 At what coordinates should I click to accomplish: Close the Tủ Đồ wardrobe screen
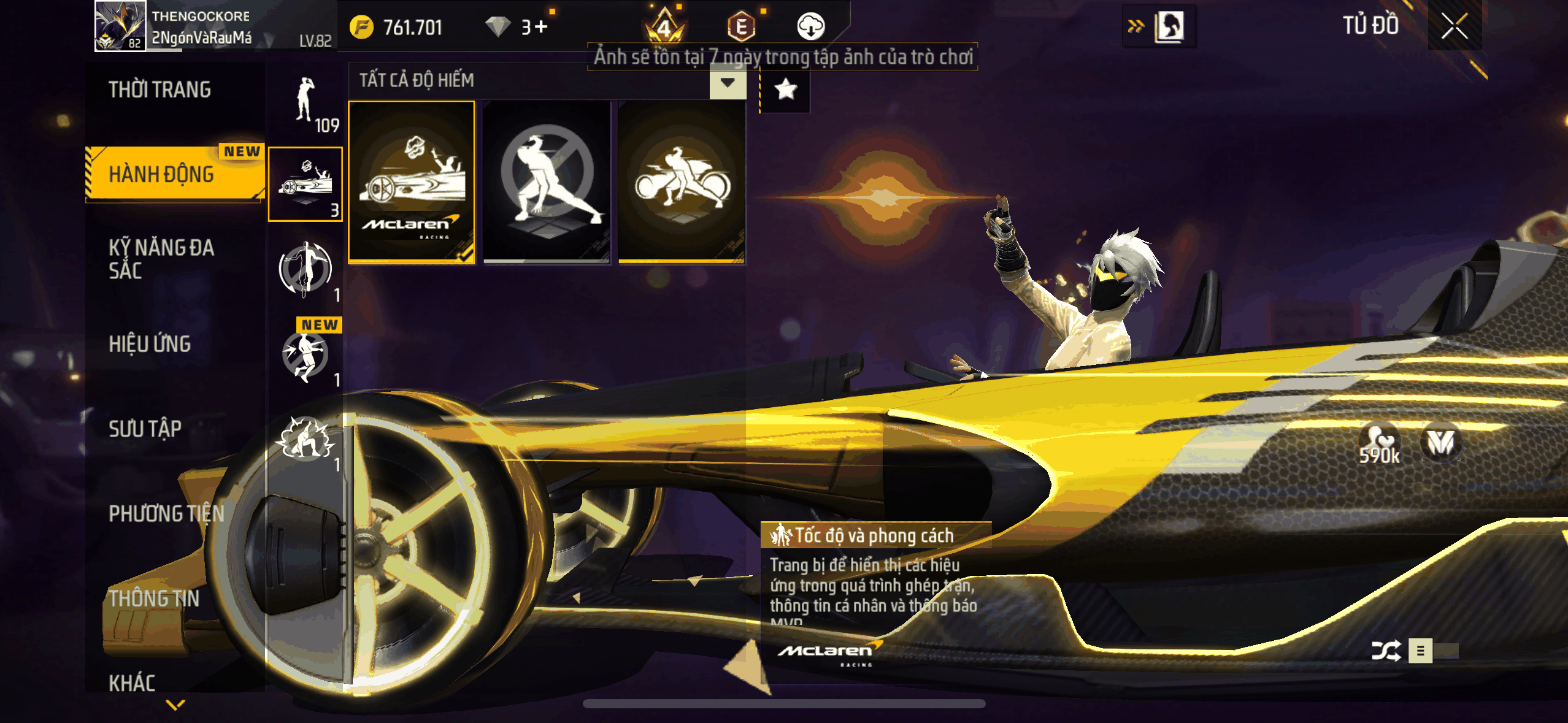pos(1454,26)
